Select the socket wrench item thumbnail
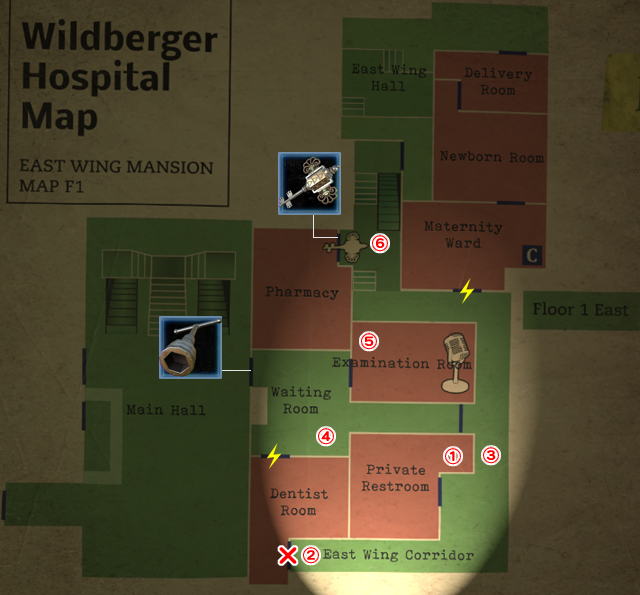 (x=190, y=347)
